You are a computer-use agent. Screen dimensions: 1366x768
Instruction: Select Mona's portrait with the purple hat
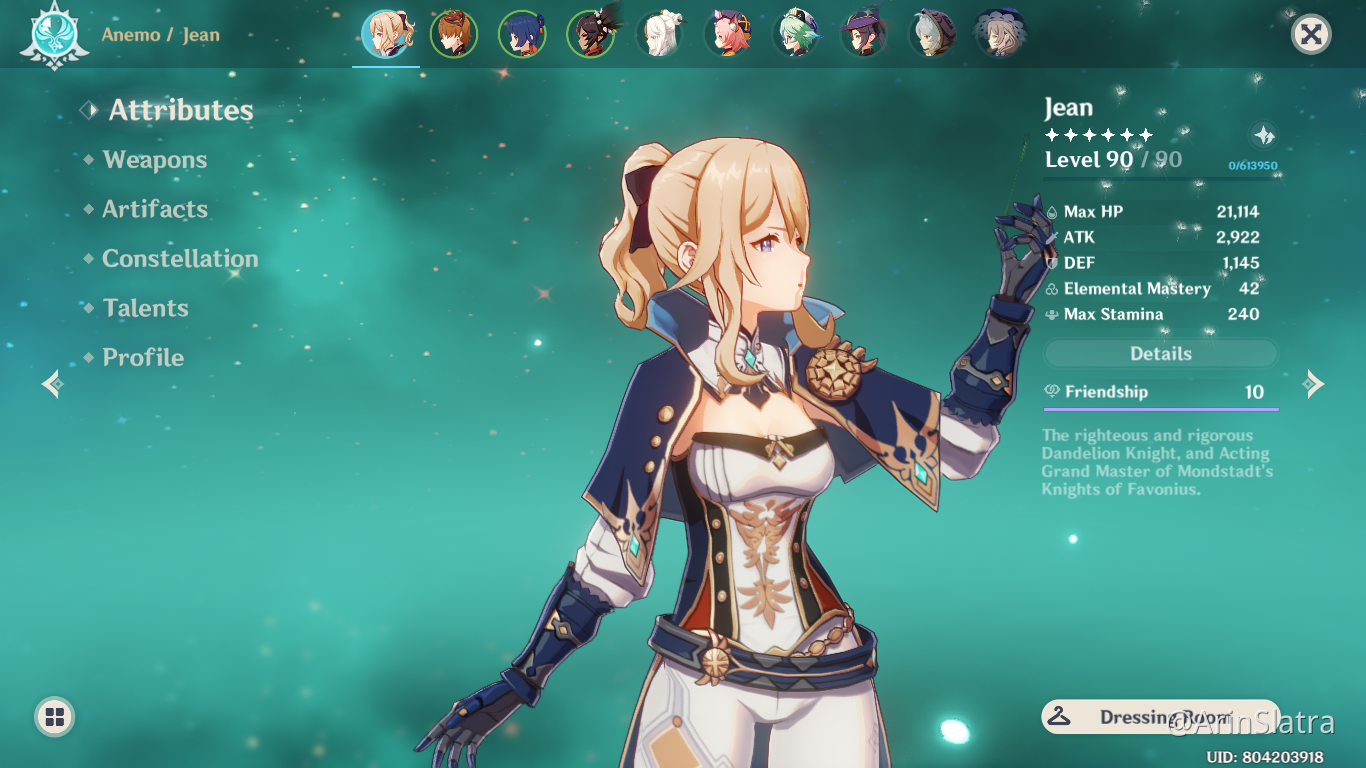click(x=864, y=35)
